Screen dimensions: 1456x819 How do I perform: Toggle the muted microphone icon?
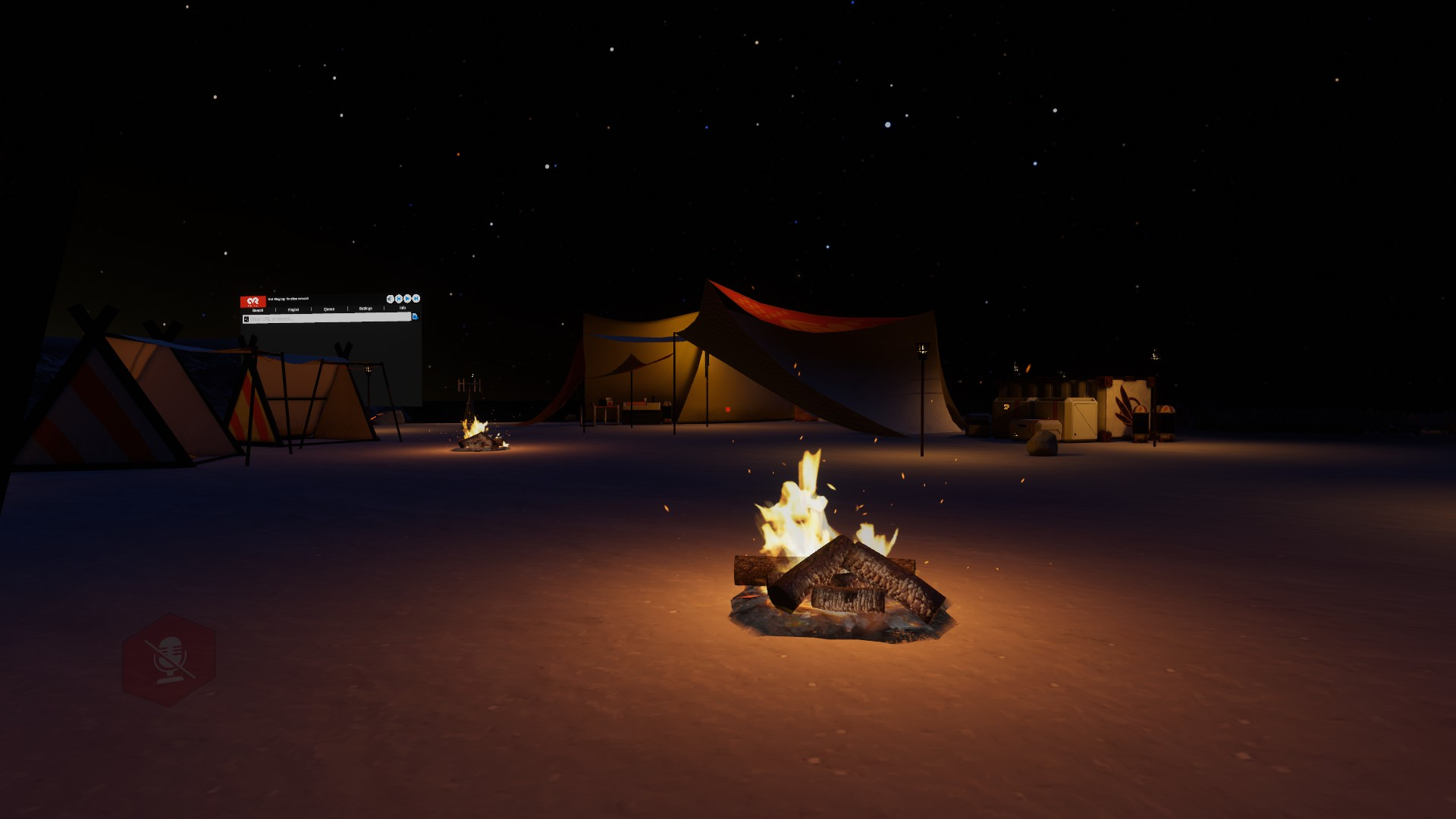pos(169,660)
